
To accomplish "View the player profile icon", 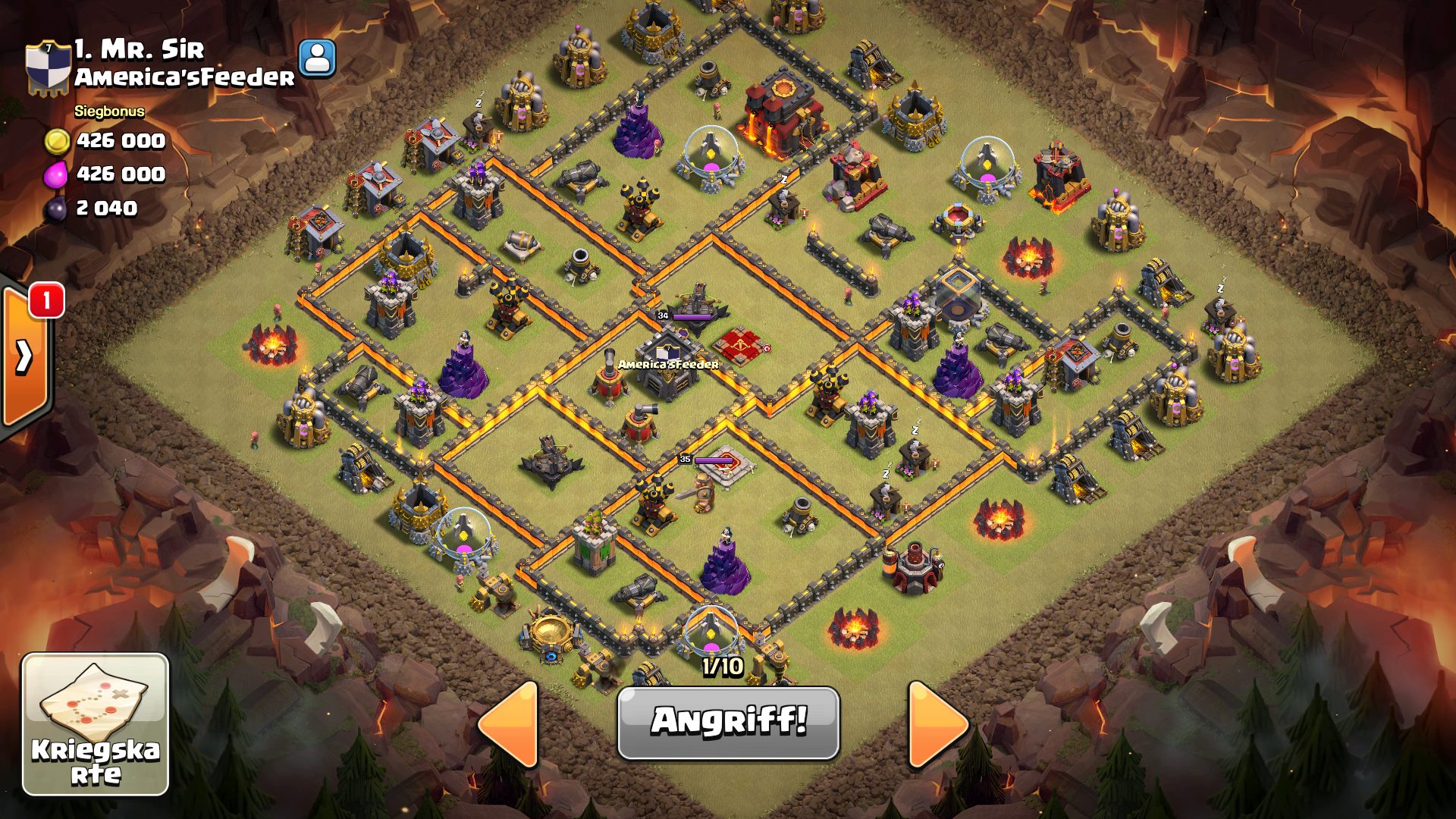I will [x=317, y=58].
